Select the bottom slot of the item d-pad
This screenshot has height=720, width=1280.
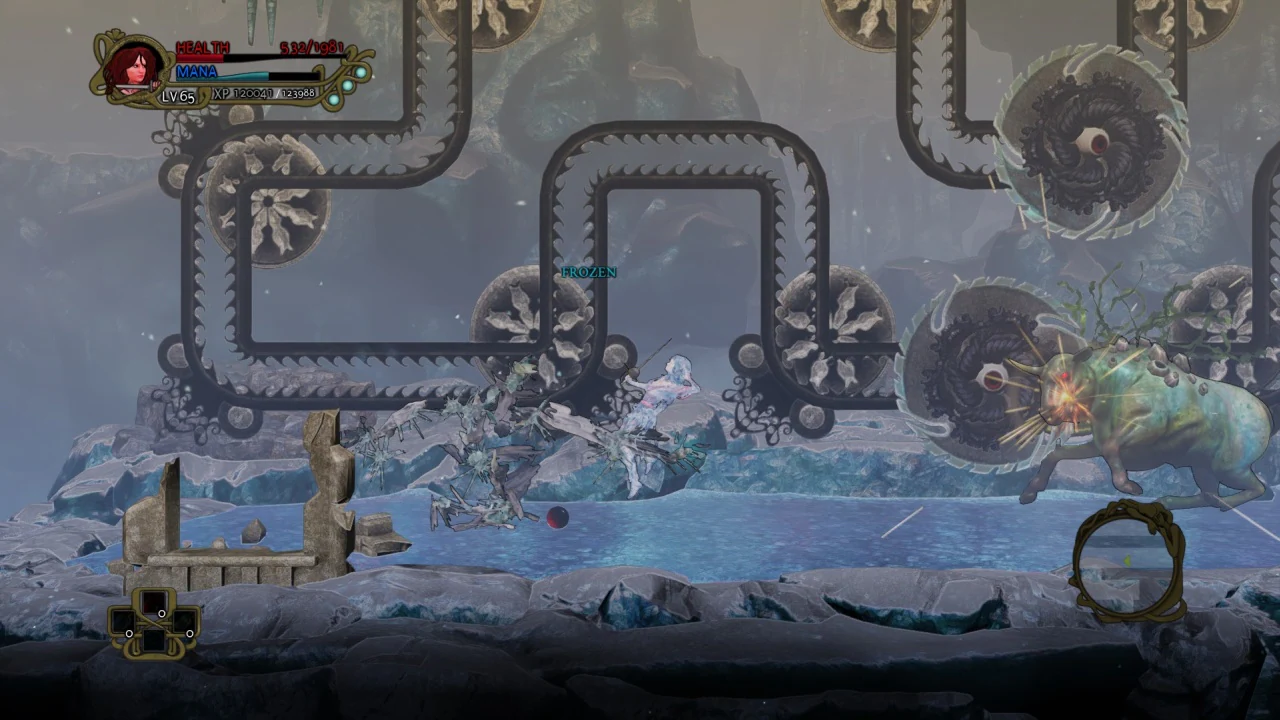[x=154, y=642]
